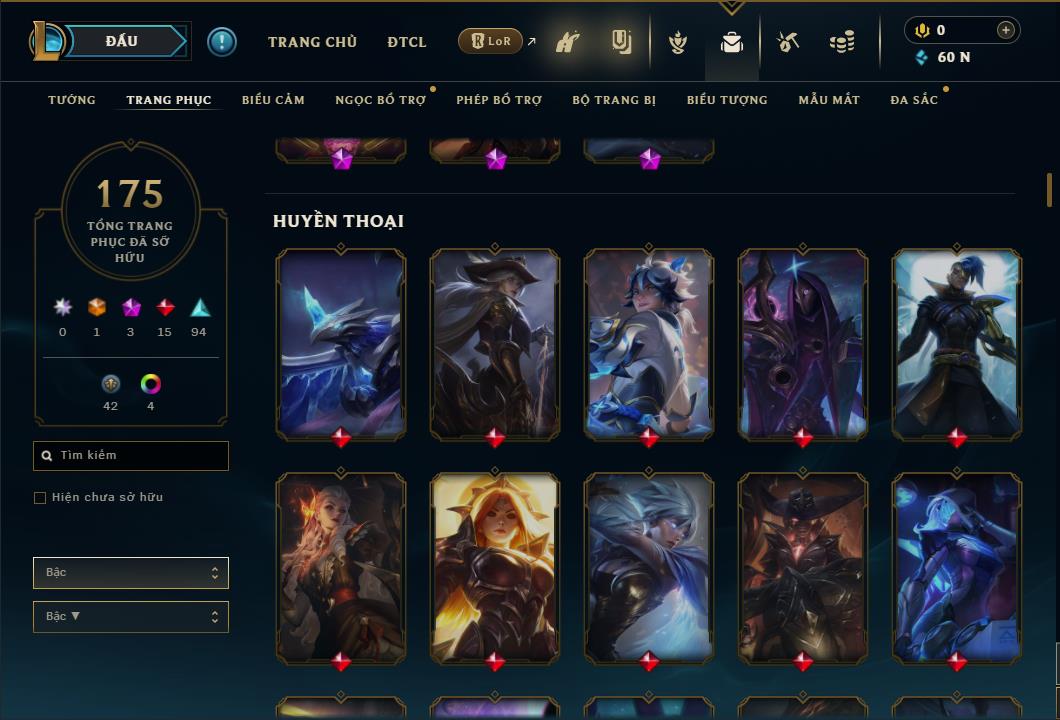1060x720 pixels.
Task: Start a match with the ĐẤU button
Action: pos(121,41)
